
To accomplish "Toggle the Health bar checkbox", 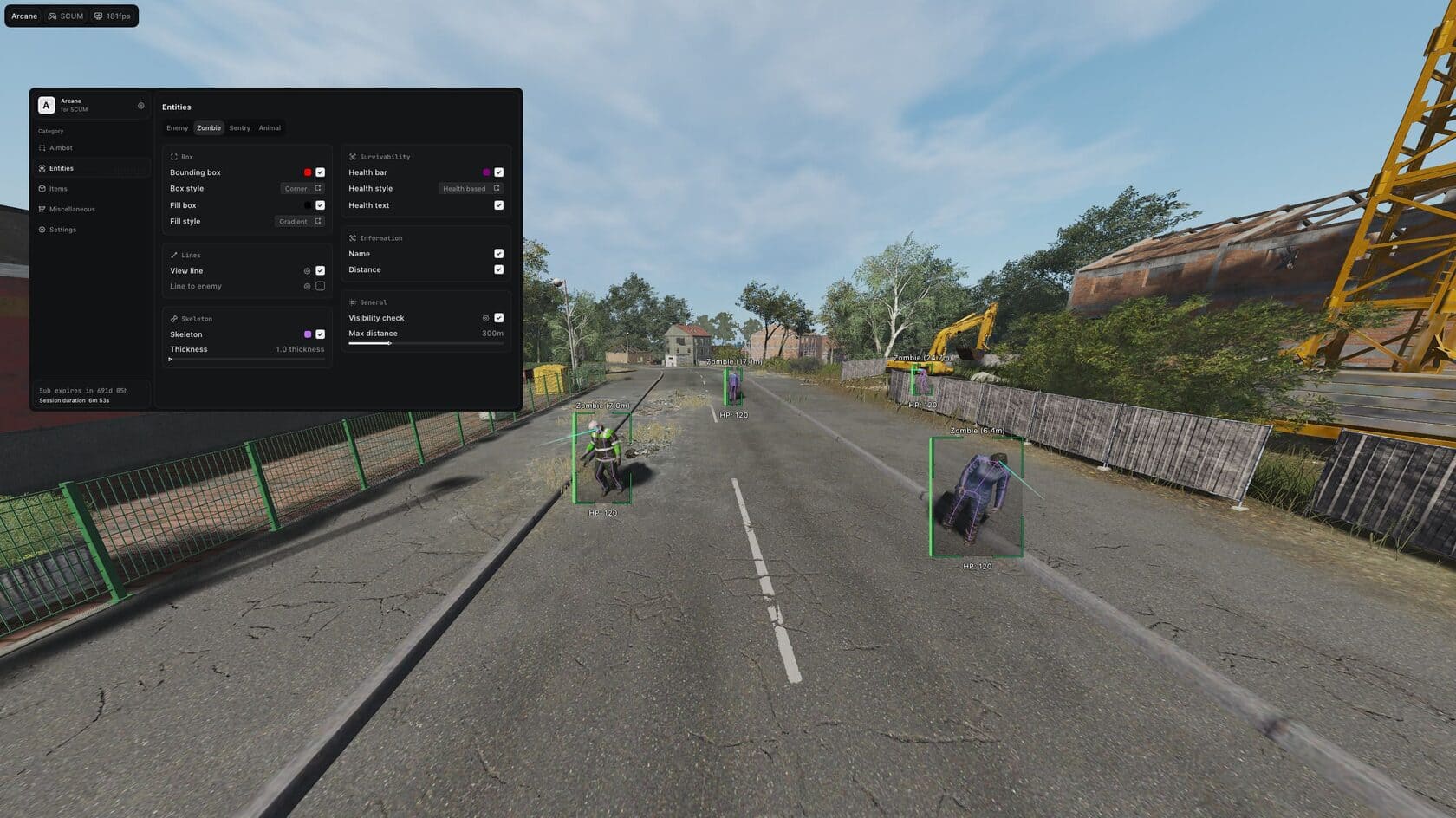I will coord(499,172).
